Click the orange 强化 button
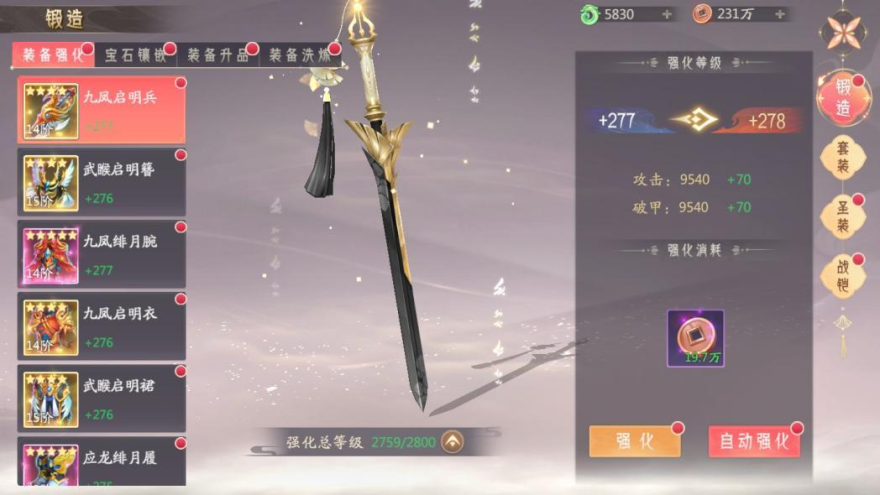The height and width of the screenshot is (495, 880). [634, 441]
